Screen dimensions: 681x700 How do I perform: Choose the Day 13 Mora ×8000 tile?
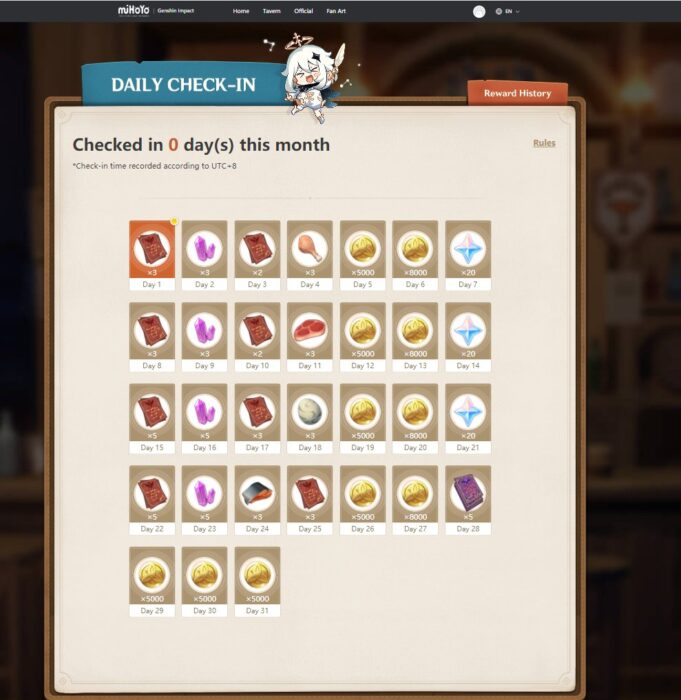click(x=415, y=331)
